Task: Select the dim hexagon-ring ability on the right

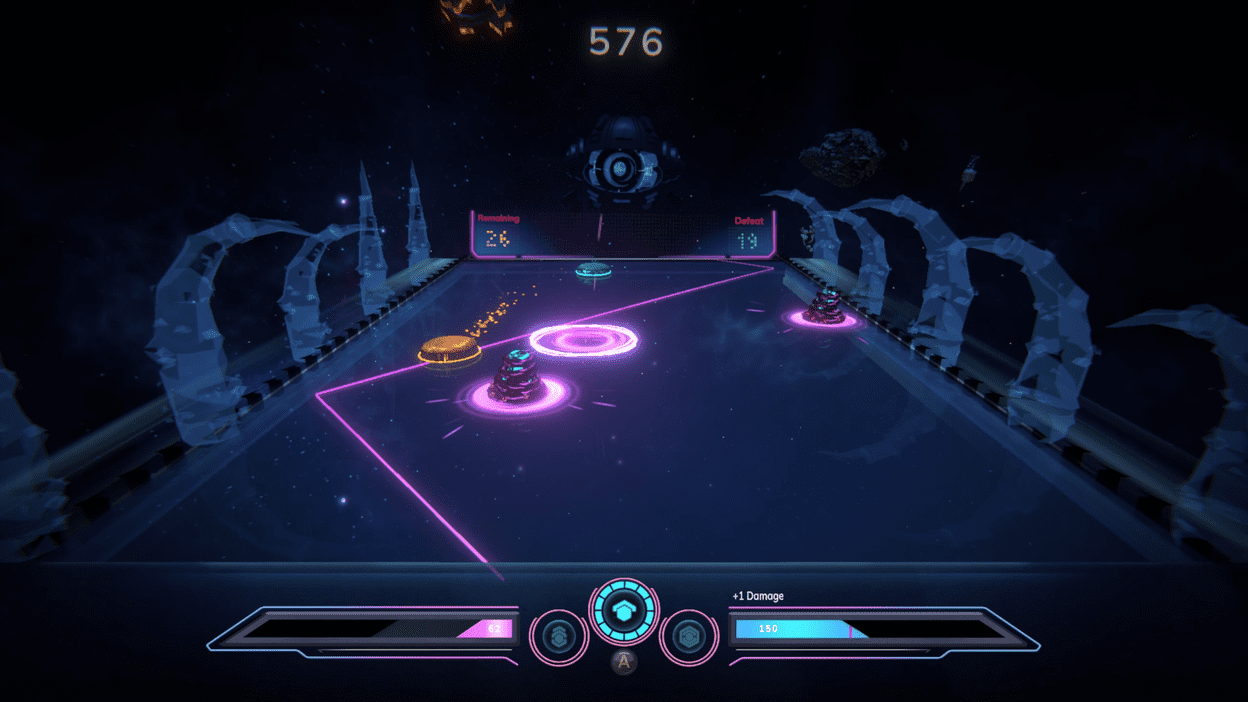Action: tap(689, 636)
